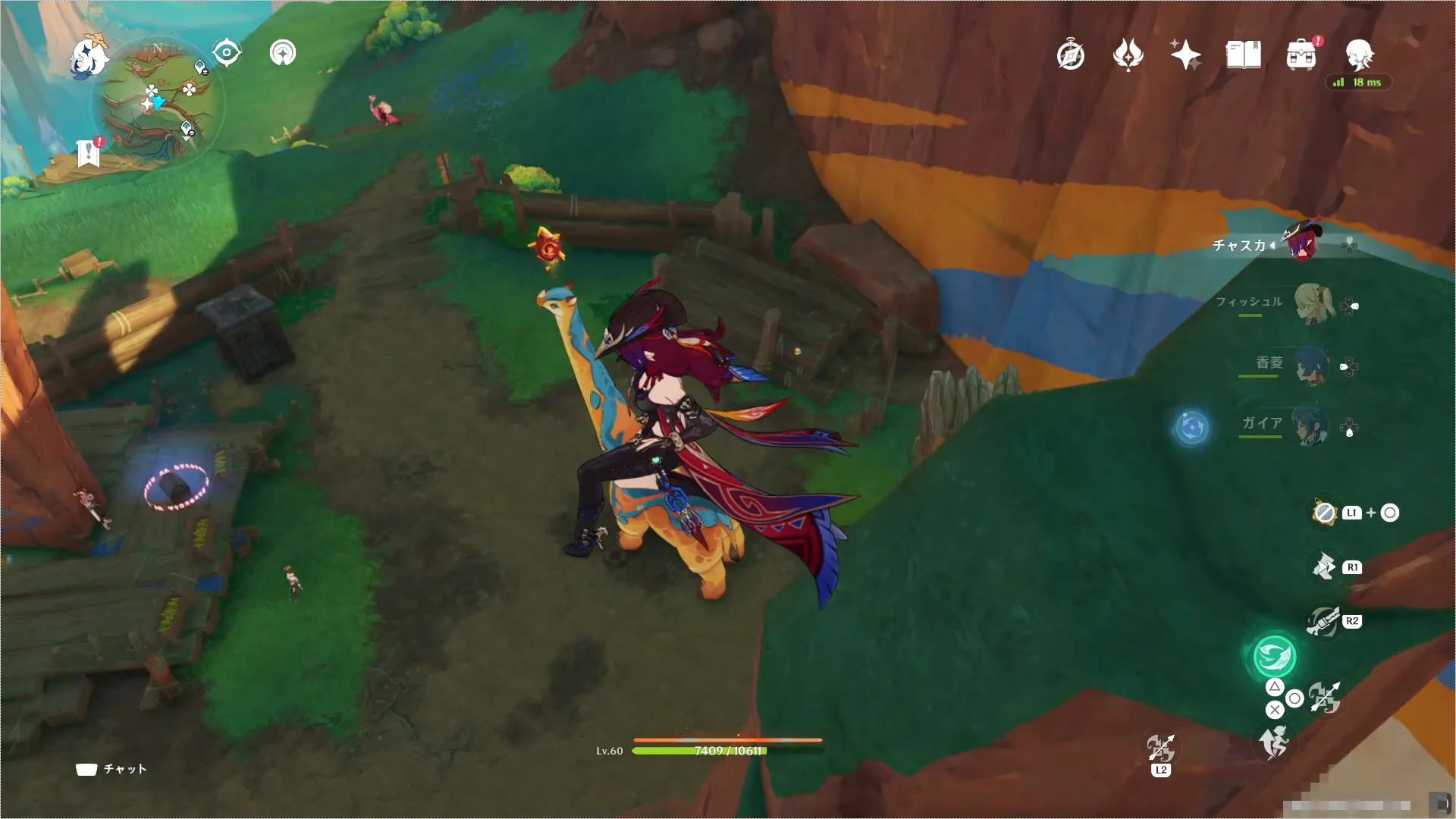The image size is (1456, 819).
Task: Open the signal tower icon near minimap
Action: (283, 53)
